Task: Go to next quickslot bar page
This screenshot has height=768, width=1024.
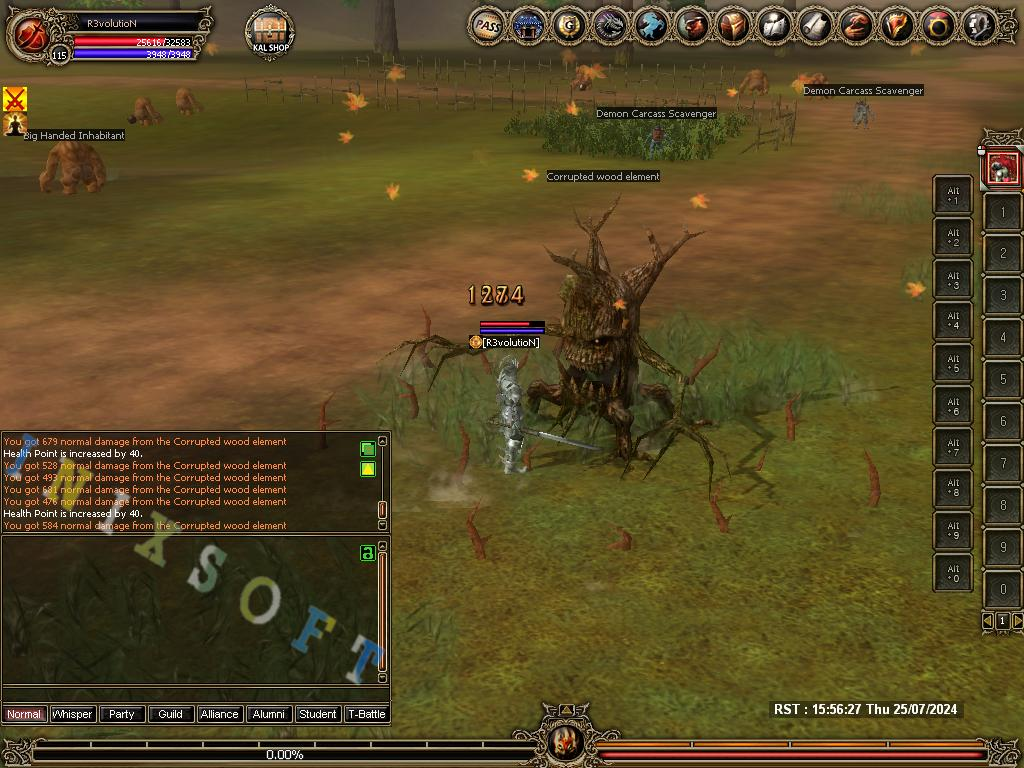Action: (1018, 621)
